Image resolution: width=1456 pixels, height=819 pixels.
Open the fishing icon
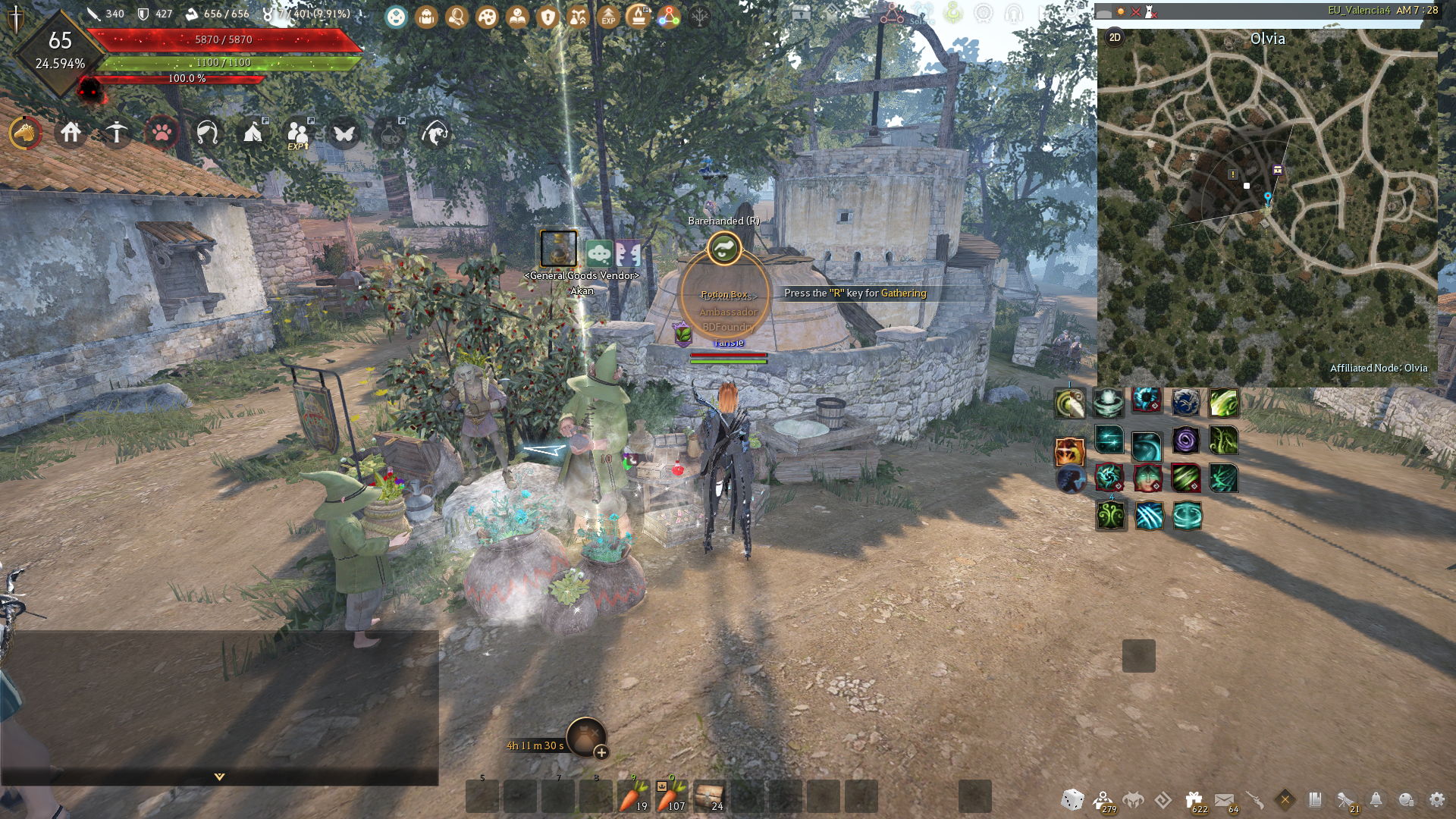(435, 133)
